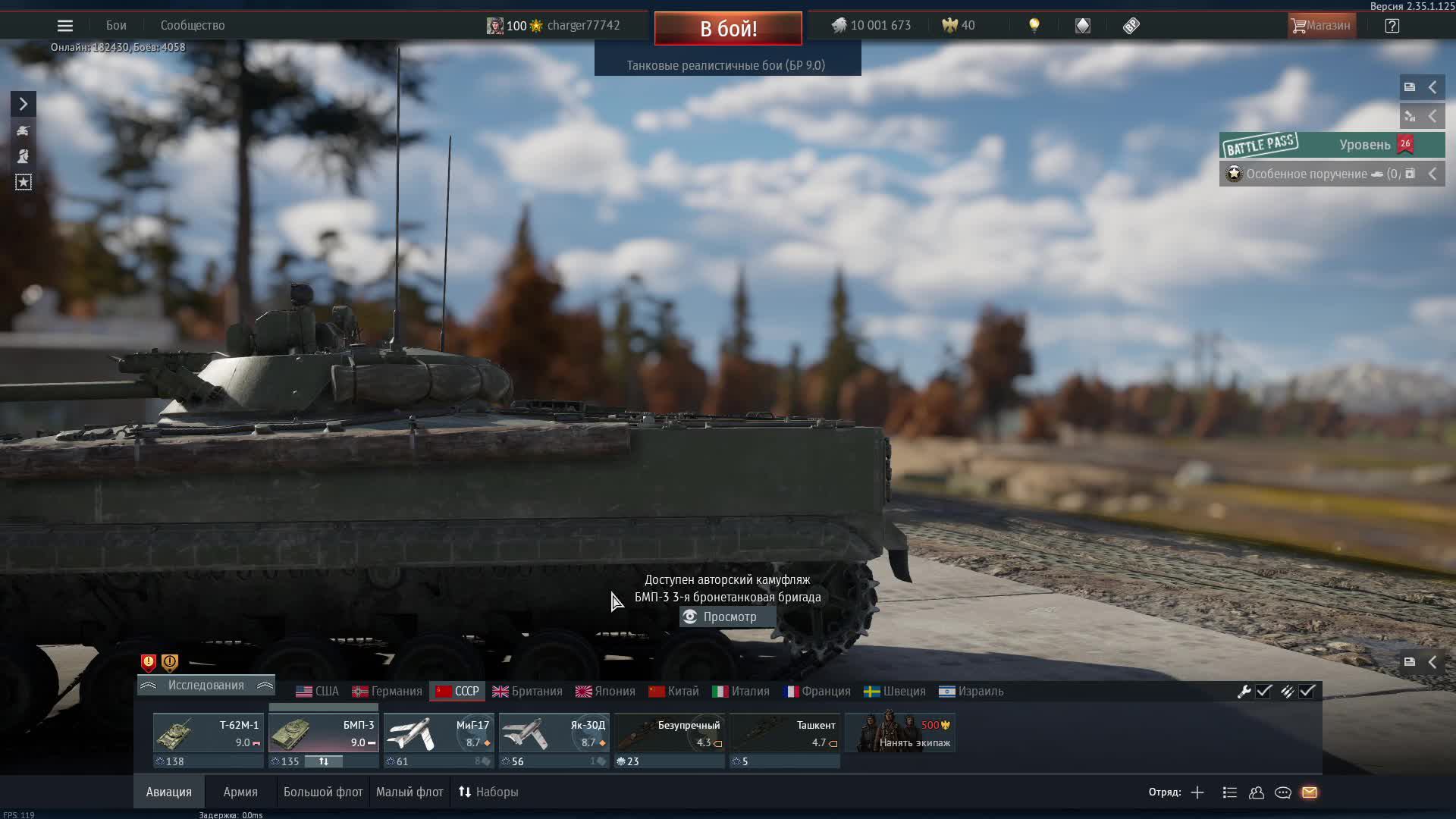Open the contacts people icon near squad bar
This screenshot has width=1456, height=819.
(1256, 792)
